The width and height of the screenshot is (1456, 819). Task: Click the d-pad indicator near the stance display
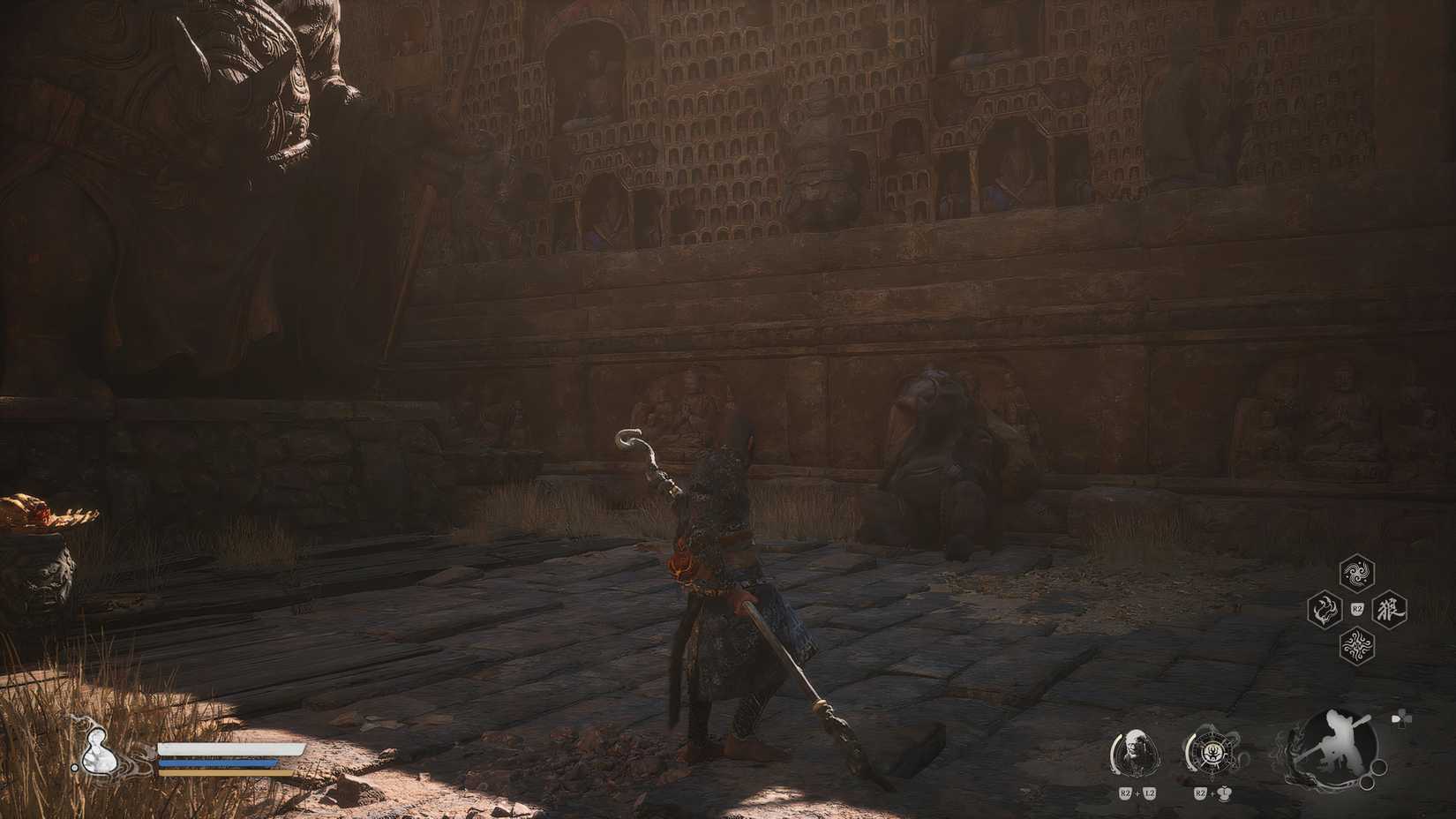coord(1400,720)
